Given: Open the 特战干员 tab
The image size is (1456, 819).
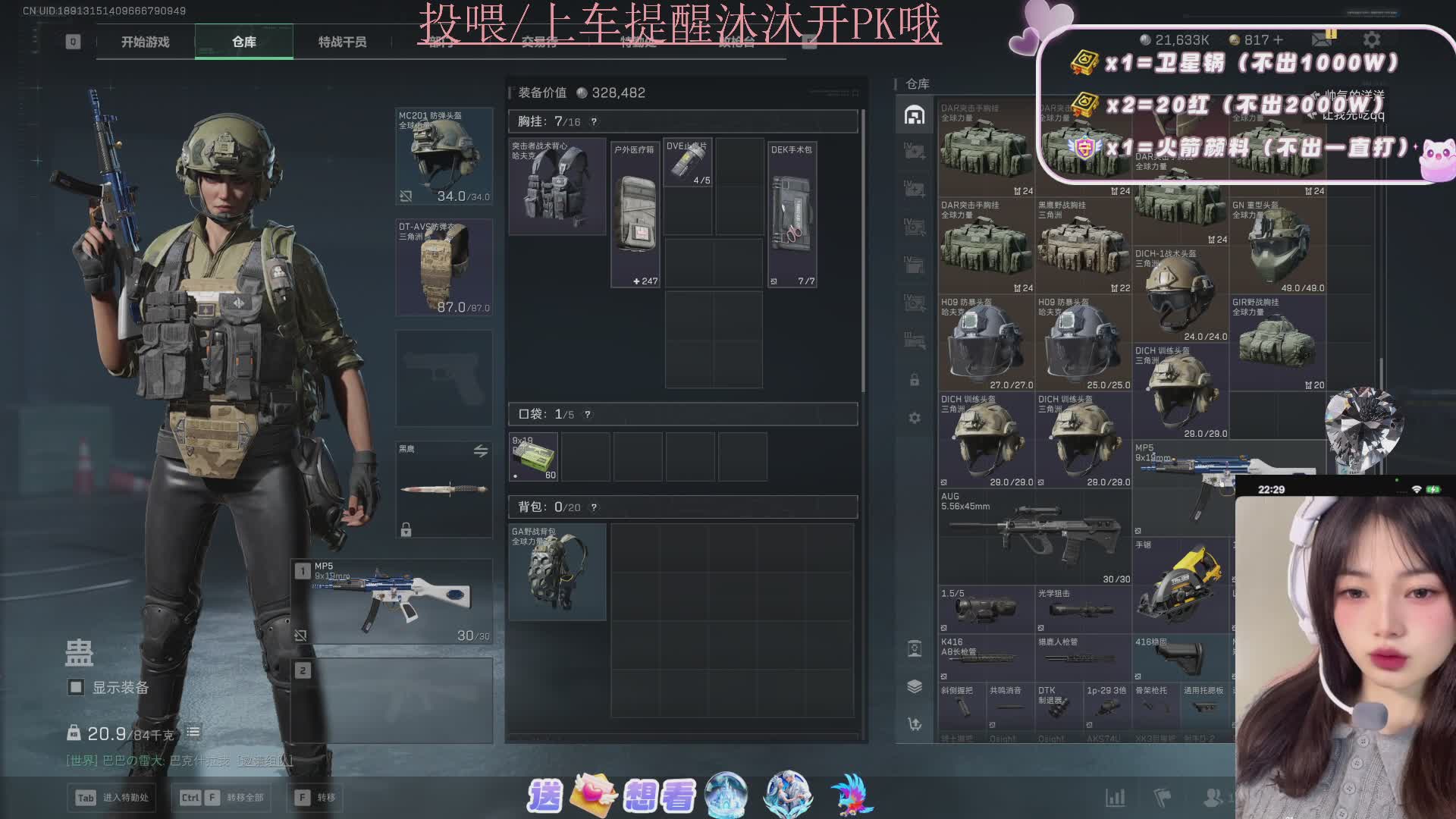Looking at the screenshot, I should (342, 42).
